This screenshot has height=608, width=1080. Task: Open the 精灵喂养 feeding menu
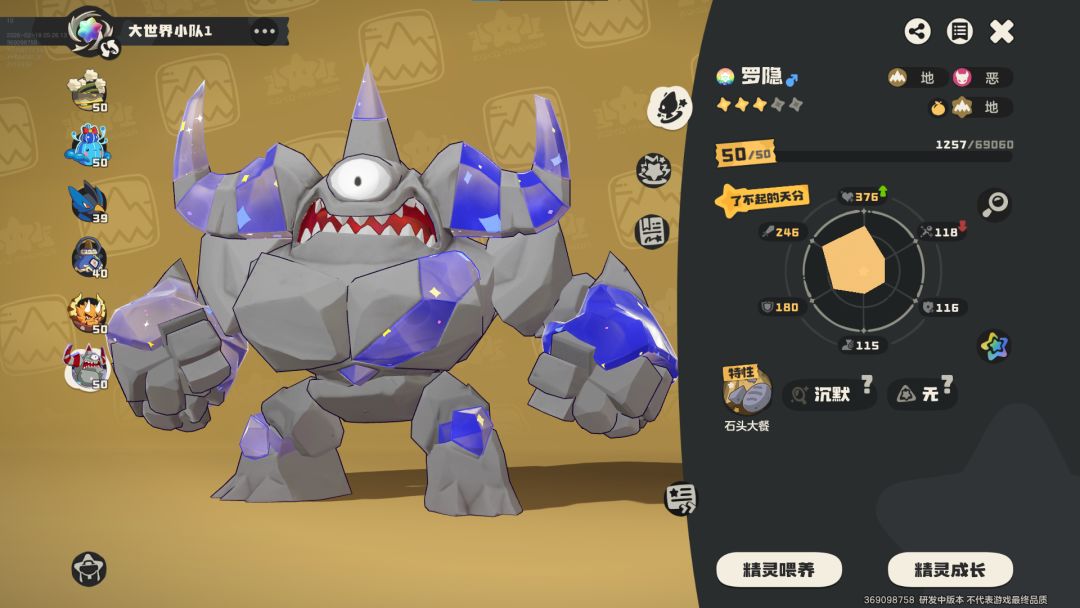tap(779, 570)
